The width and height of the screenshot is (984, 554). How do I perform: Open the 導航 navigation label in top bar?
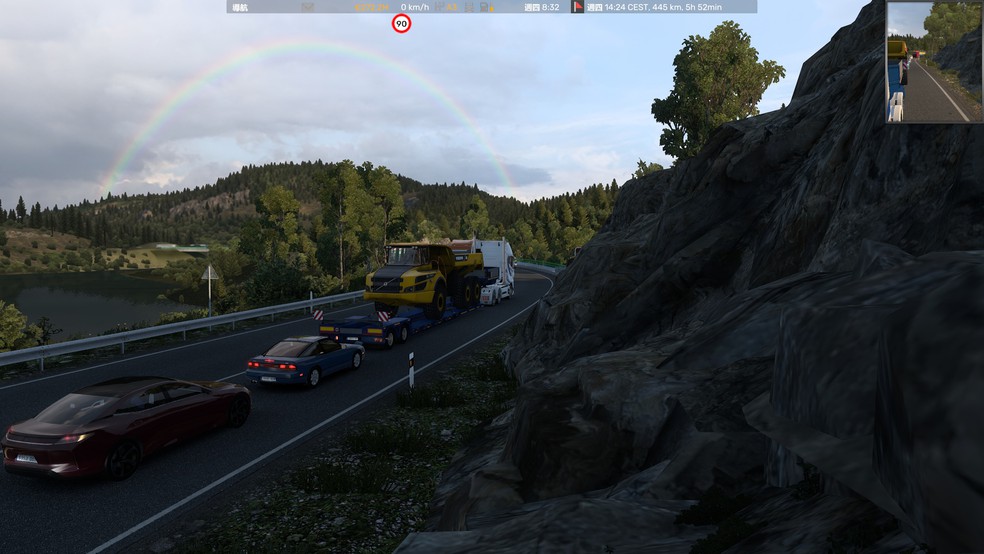[240, 7]
